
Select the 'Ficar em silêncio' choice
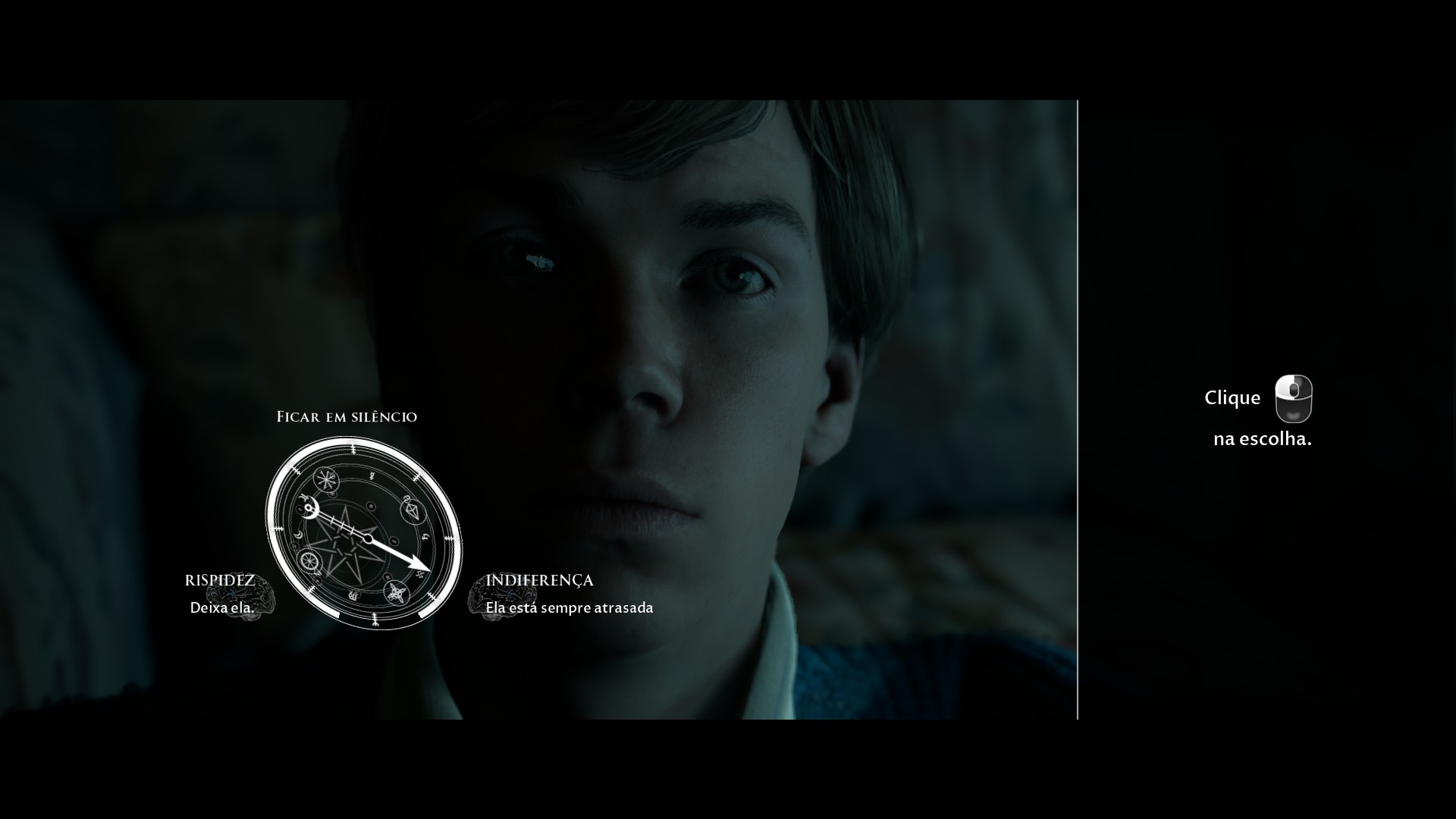point(347,416)
